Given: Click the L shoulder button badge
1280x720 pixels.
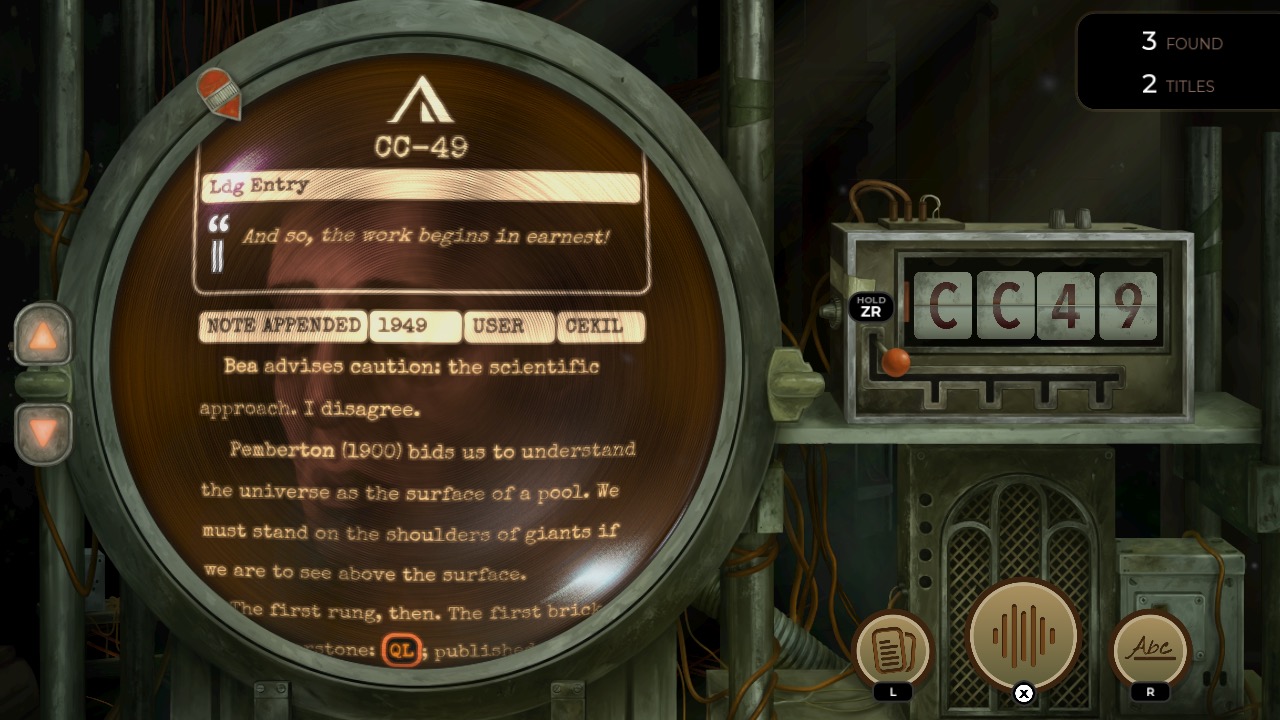Looking at the screenshot, I should point(893,692).
